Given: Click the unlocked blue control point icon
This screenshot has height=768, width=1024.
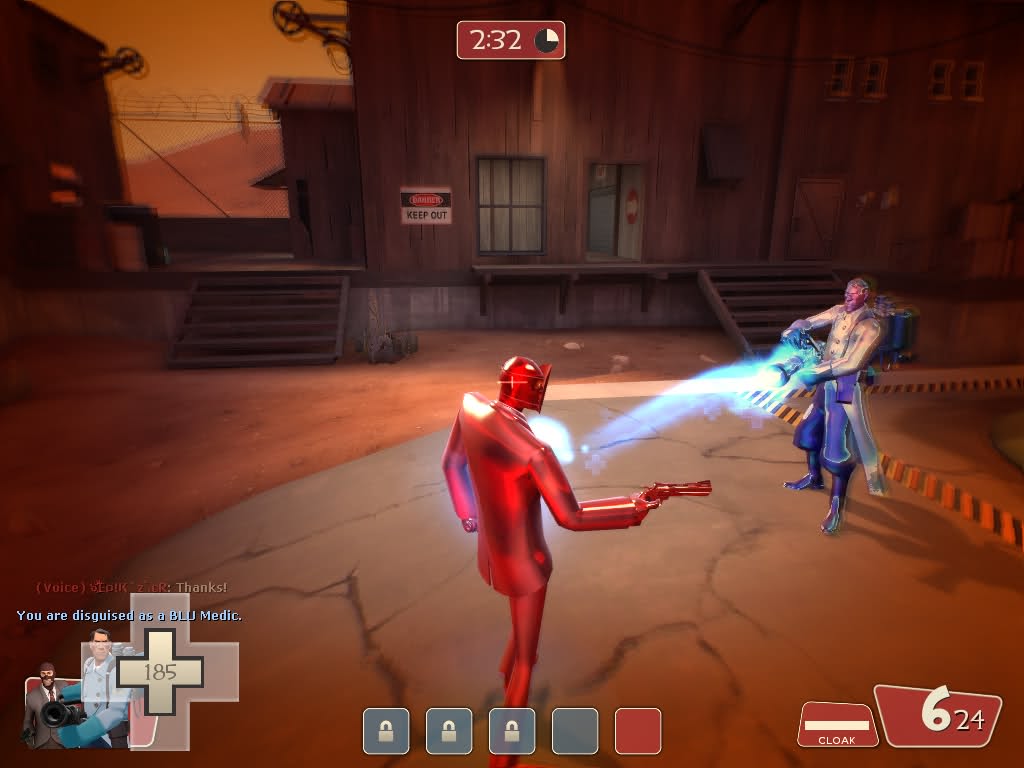Looking at the screenshot, I should pyautogui.click(x=575, y=731).
